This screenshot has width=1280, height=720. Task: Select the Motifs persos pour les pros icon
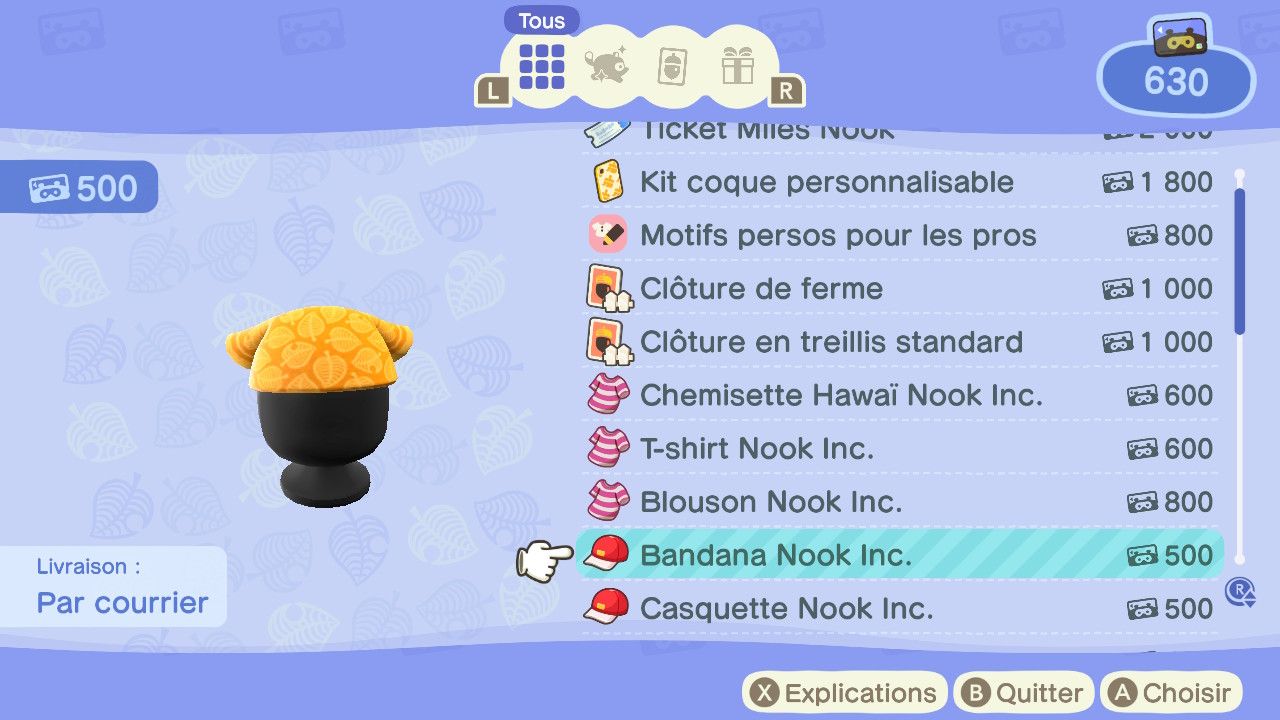[x=610, y=235]
